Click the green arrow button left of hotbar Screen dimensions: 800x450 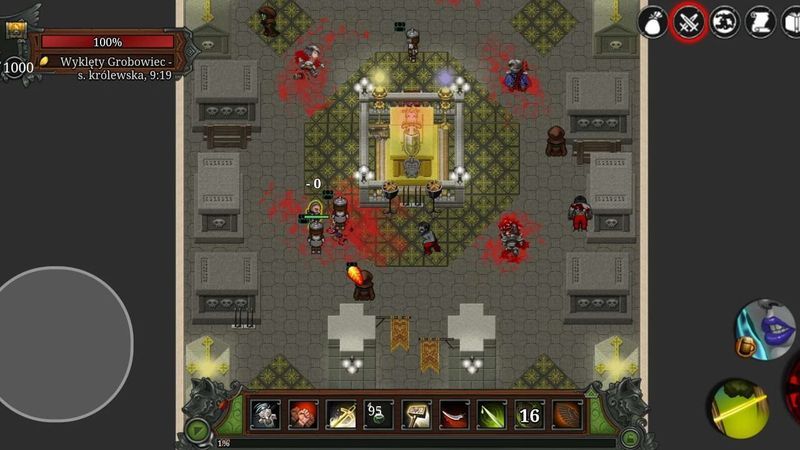pos(198,432)
